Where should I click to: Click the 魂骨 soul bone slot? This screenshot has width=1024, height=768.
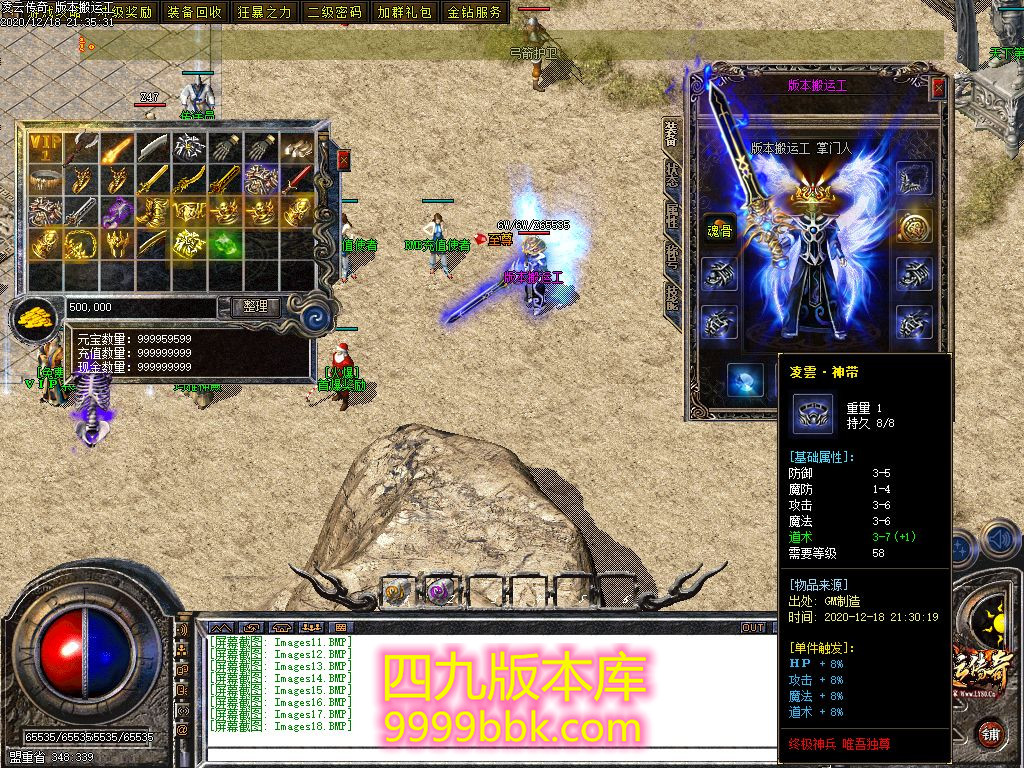tap(717, 227)
